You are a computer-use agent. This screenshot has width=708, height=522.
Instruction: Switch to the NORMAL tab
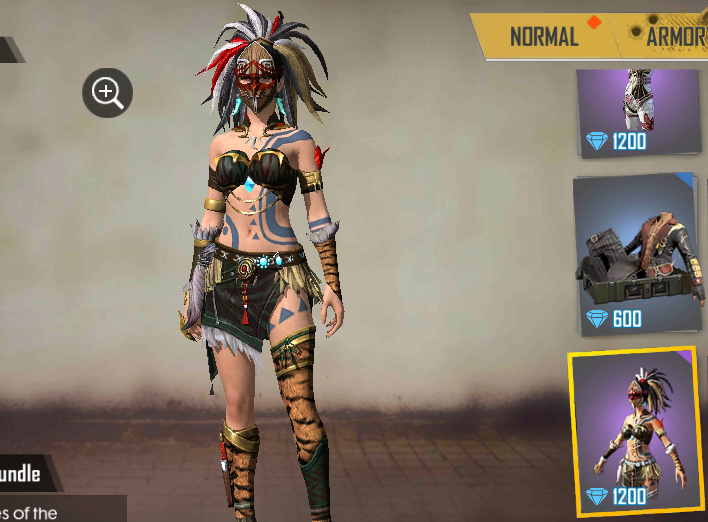(544, 37)
